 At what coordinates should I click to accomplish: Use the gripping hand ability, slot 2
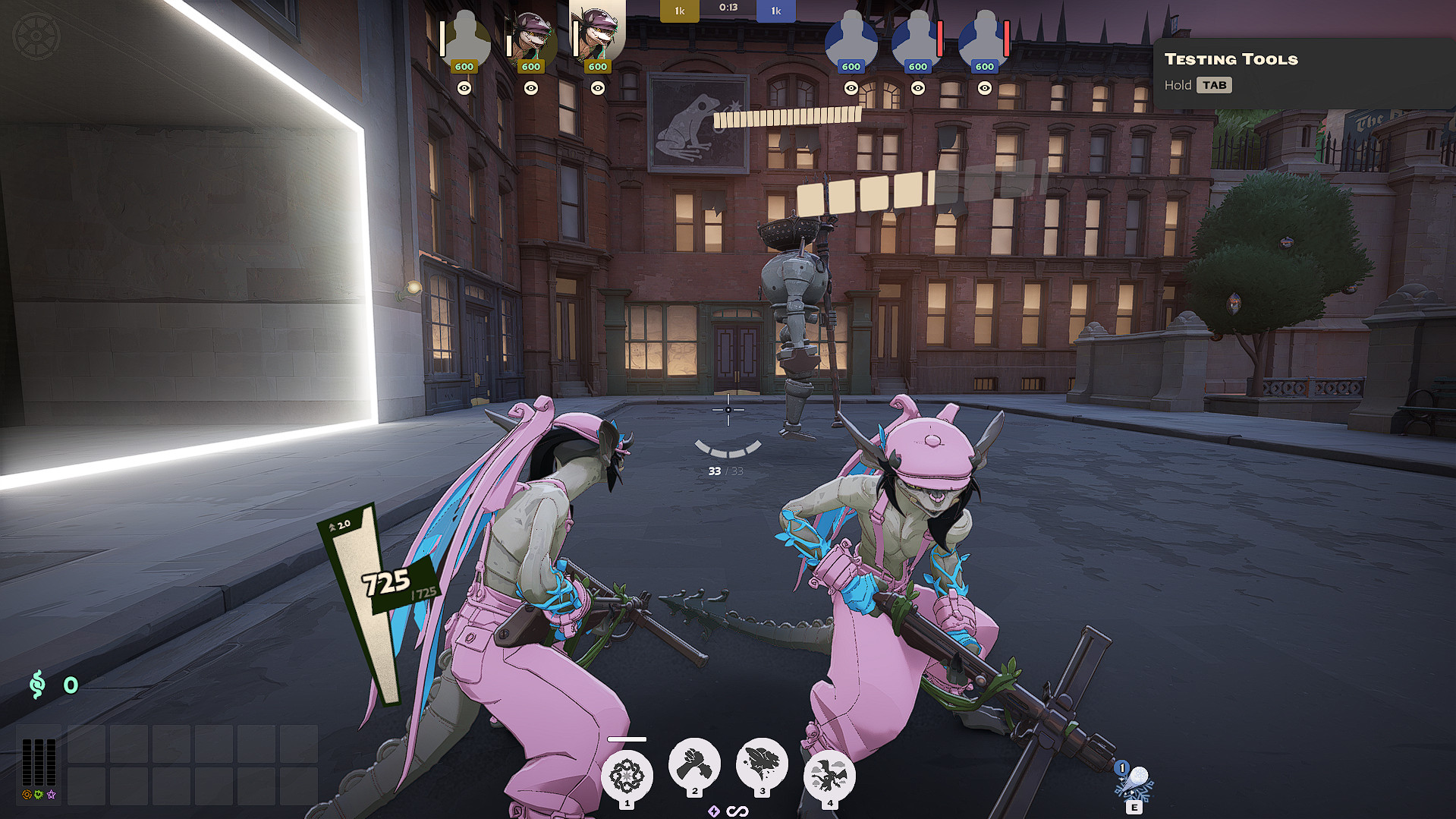[694, 764]
